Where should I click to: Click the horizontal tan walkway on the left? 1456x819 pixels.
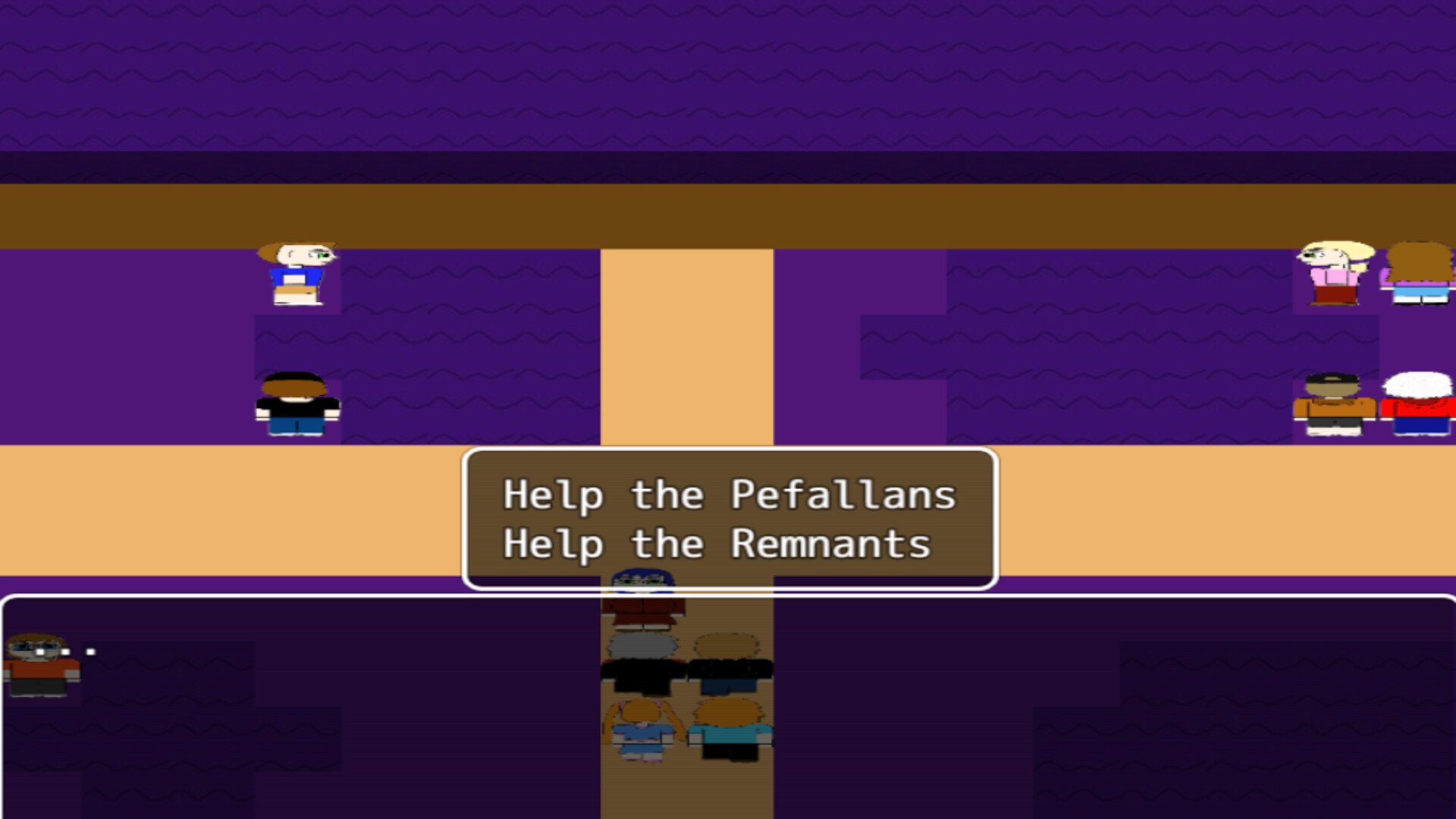227,508
